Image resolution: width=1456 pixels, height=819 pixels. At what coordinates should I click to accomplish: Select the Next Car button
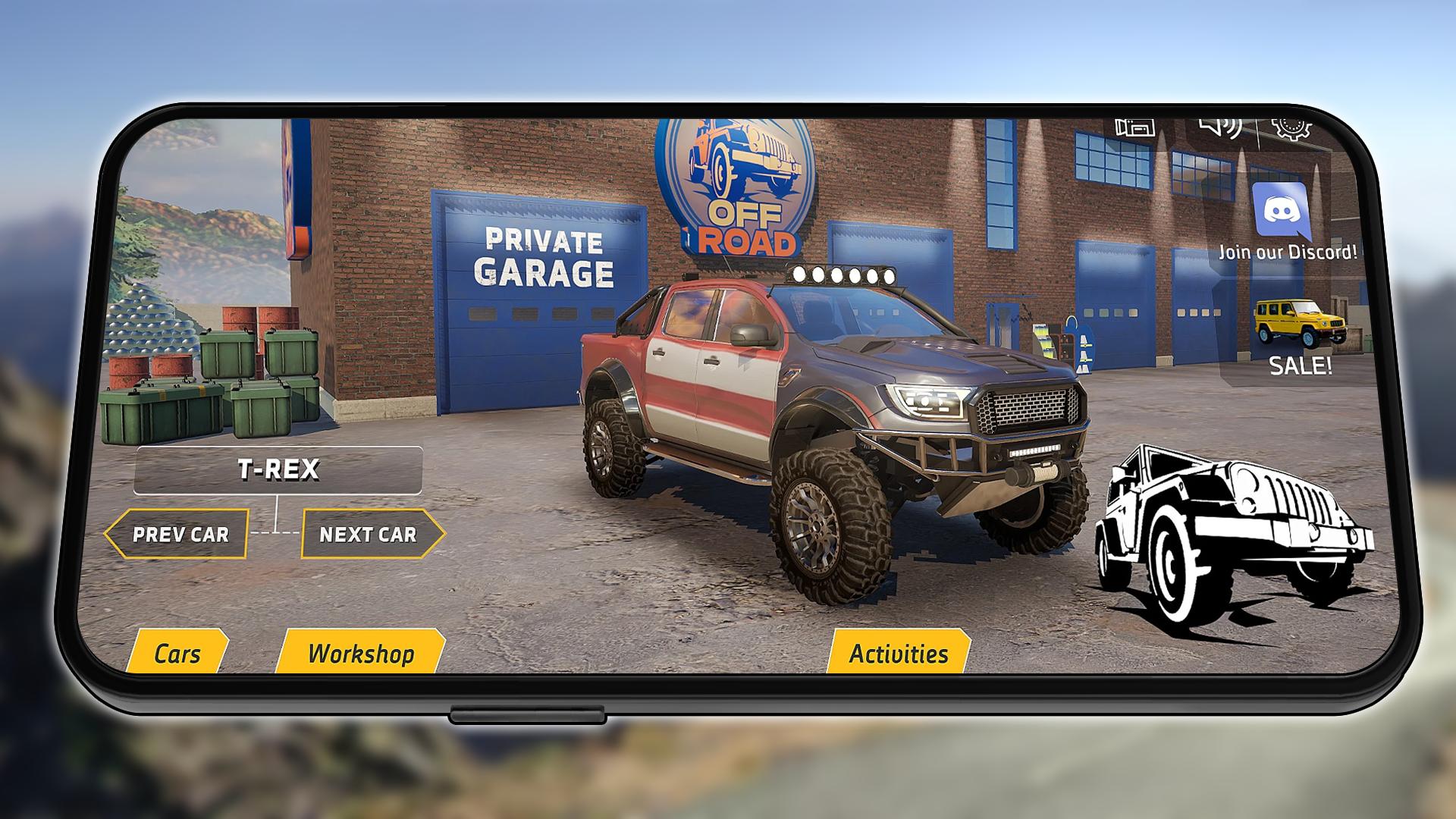click(369, 535)
